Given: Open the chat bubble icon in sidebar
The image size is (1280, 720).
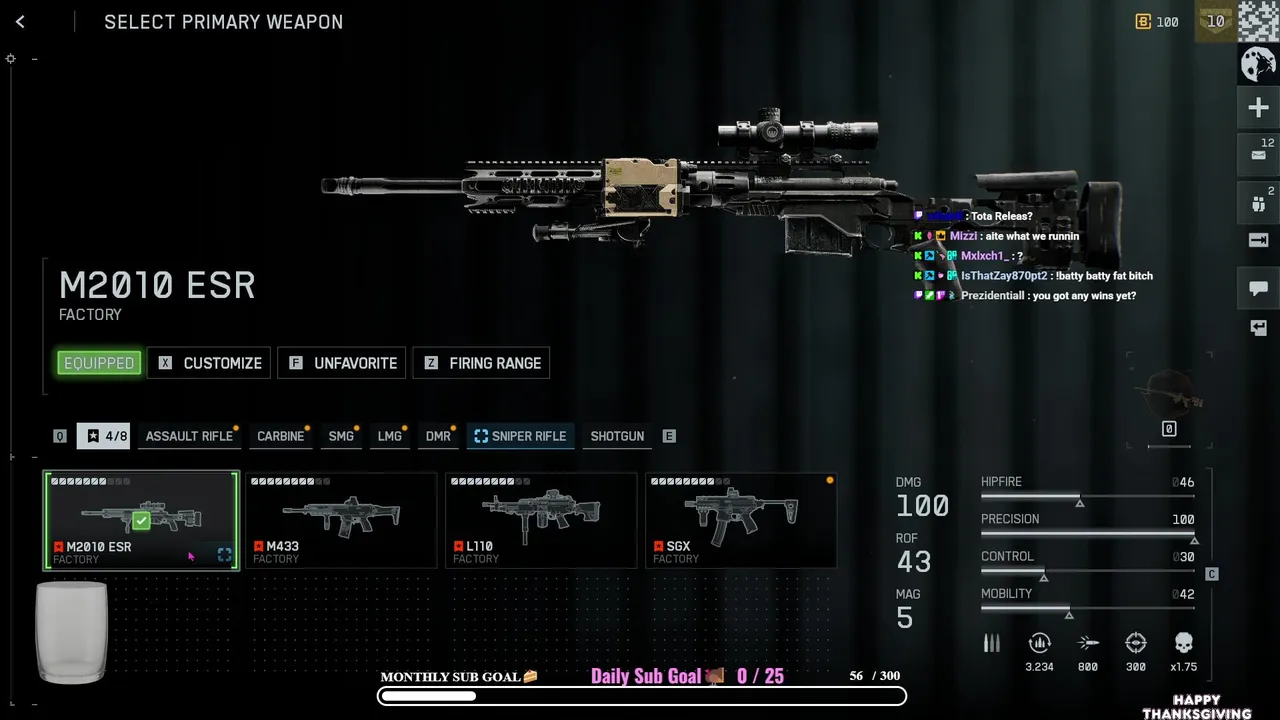Looking at the screenshot, I should tap(1258, 289).
